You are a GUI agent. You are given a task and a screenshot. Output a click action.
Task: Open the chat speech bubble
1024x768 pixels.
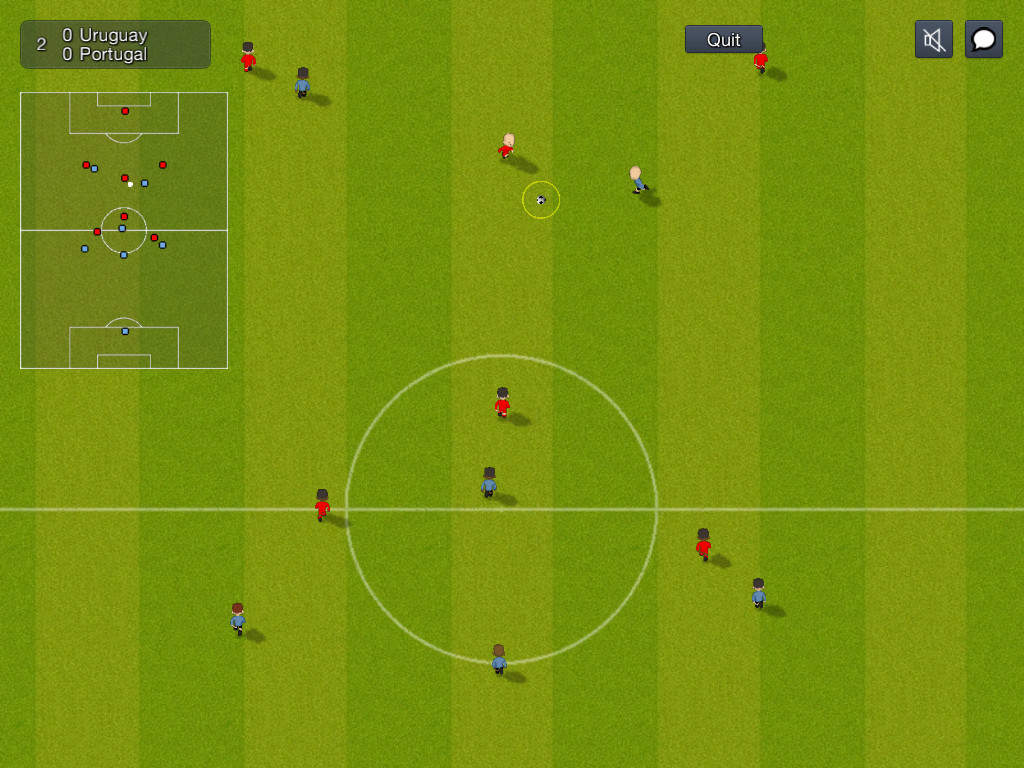coord(983,39)
